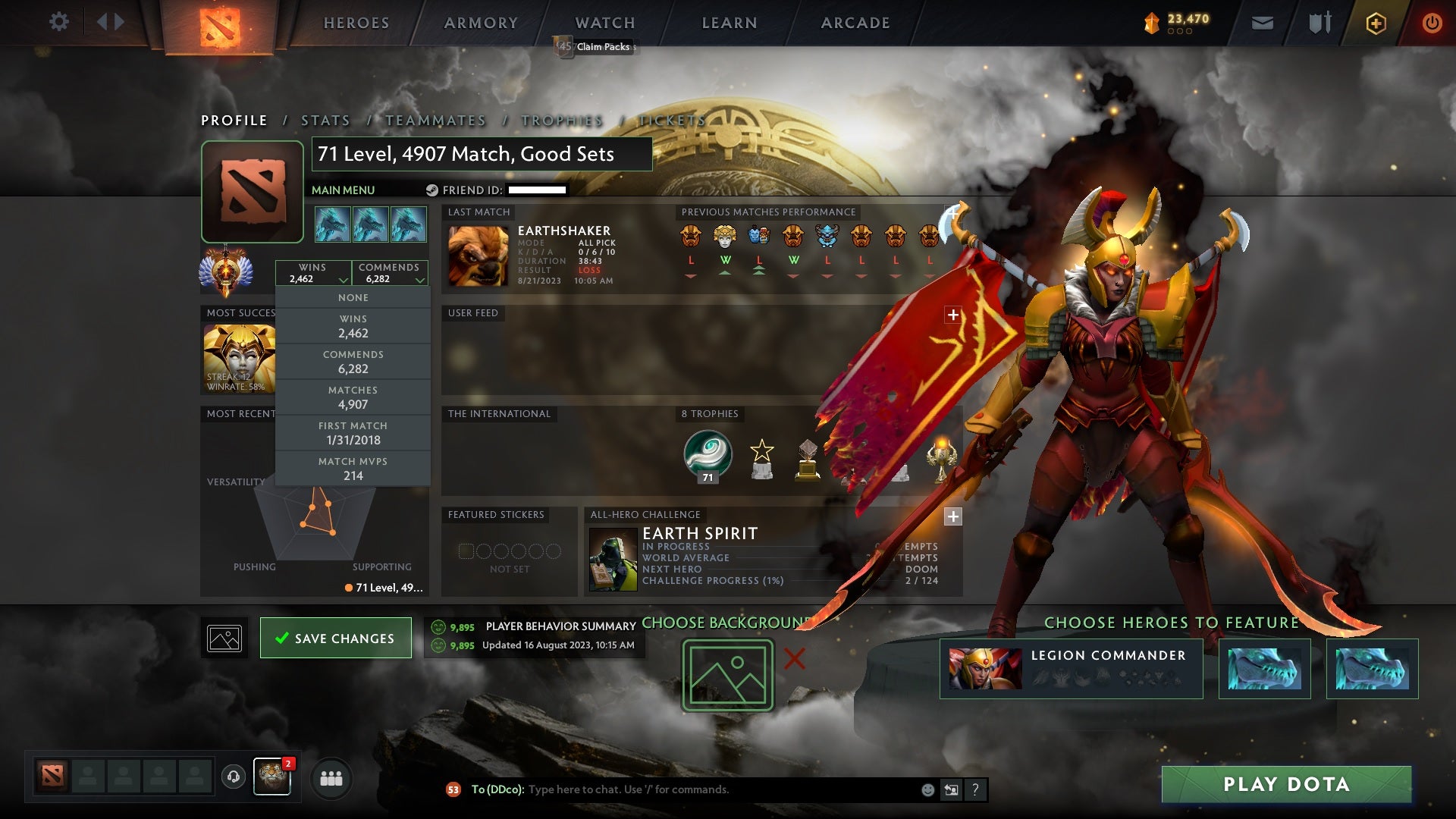Click the power button to exit
Screen dimensions: 1456x819
[1432, 23]
